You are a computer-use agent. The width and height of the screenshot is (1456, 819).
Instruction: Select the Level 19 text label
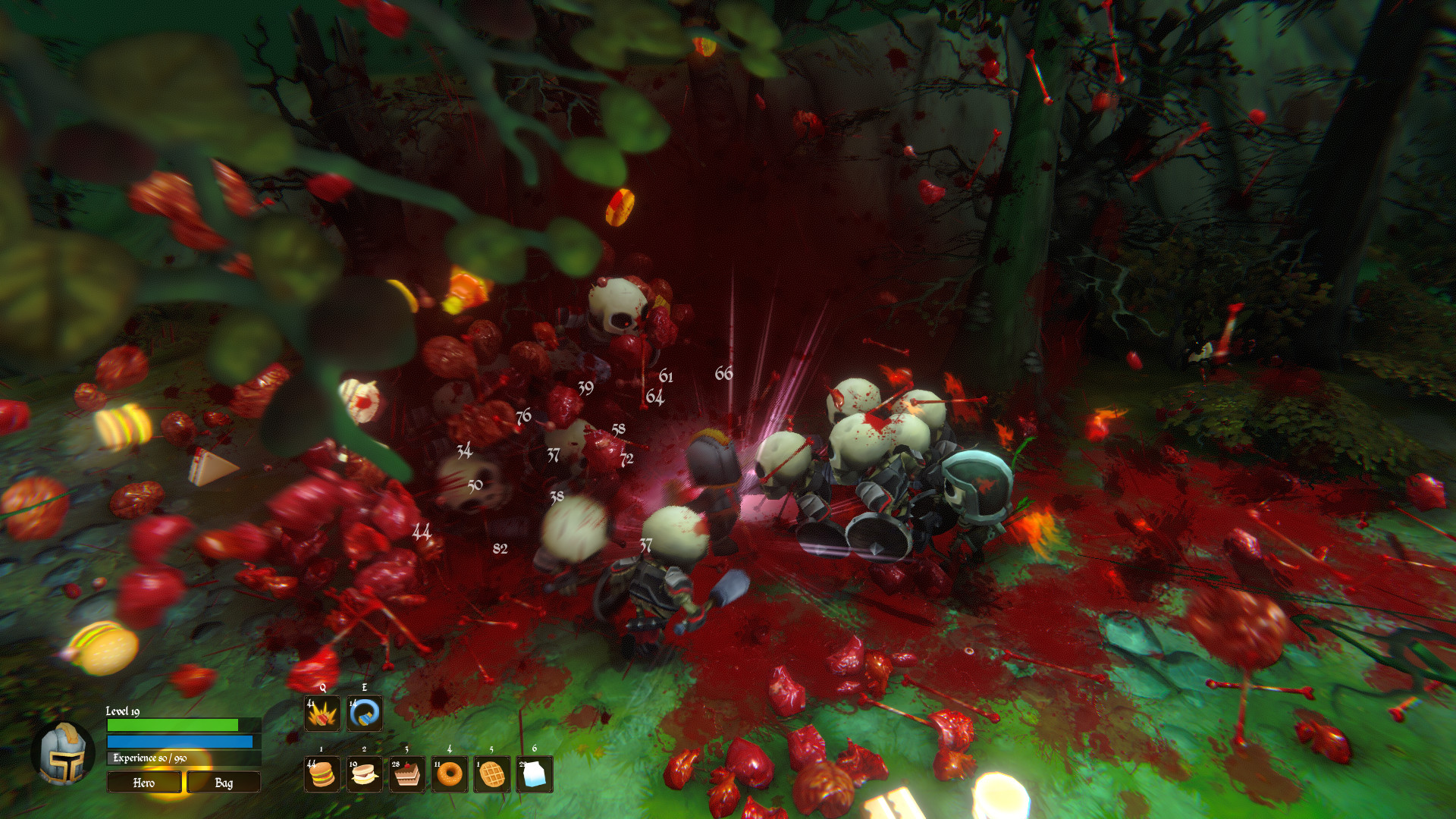pos(121,714)
